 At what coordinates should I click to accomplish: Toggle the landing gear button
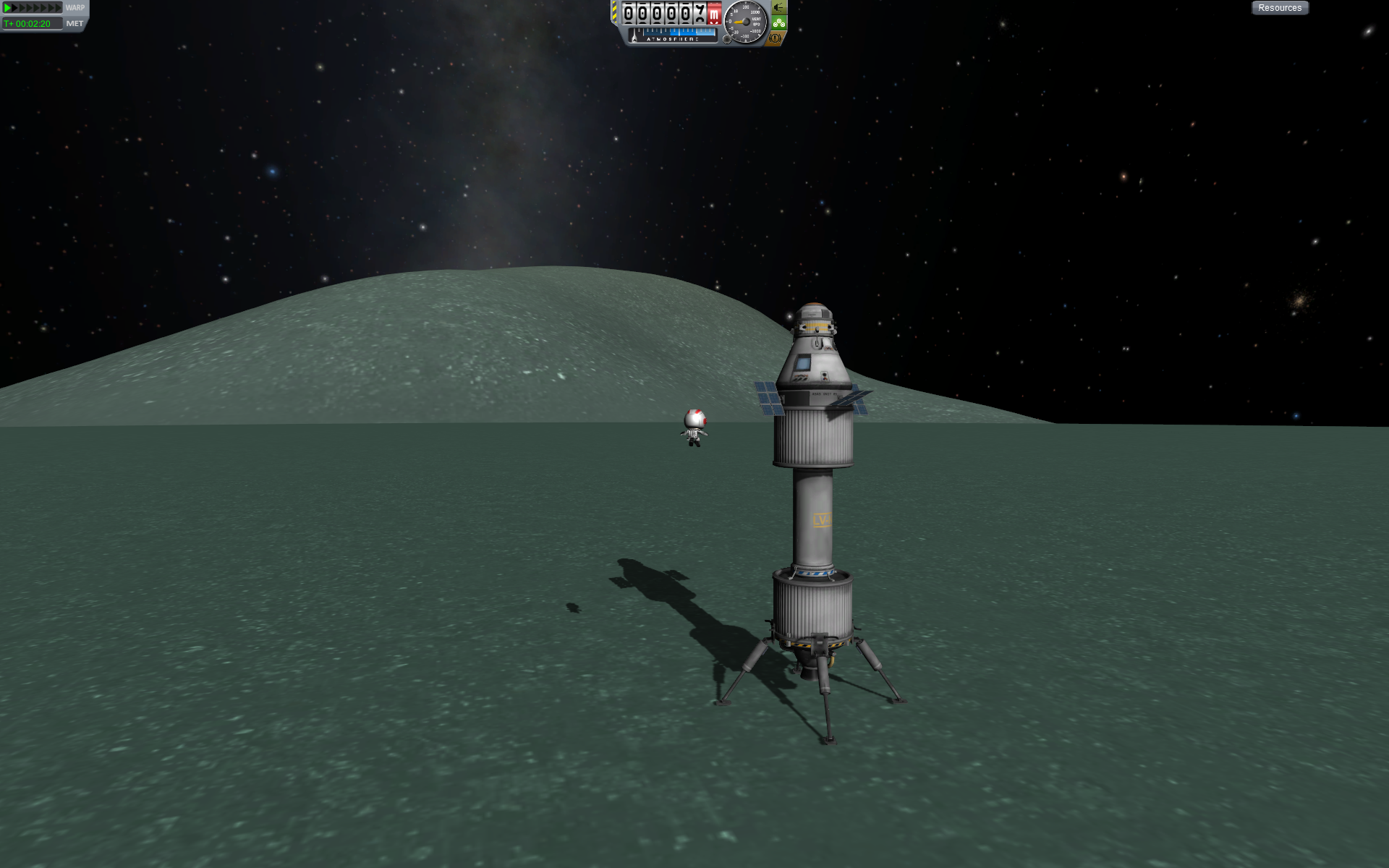778,23
